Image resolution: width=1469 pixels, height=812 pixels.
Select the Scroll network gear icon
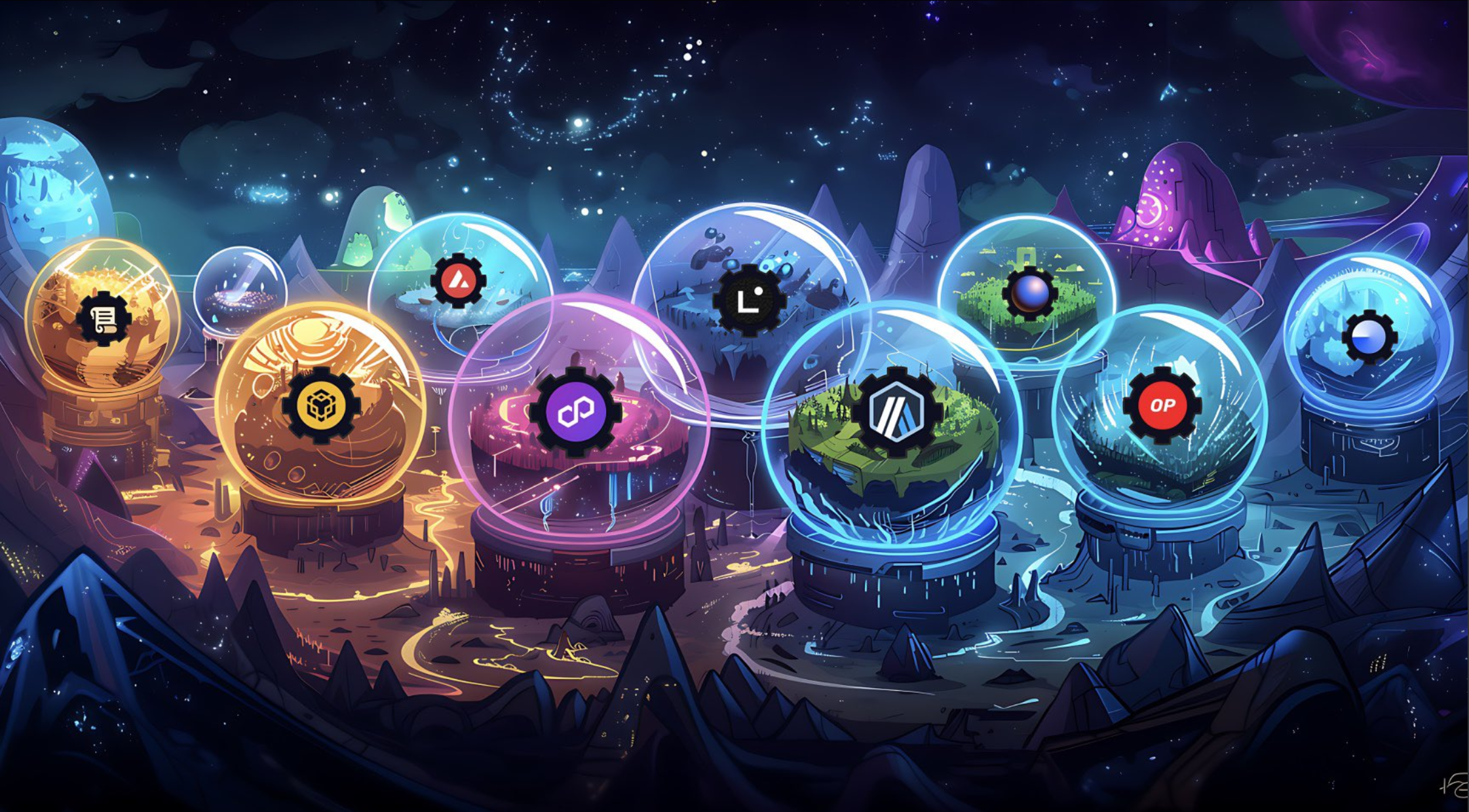coord(104,319)
